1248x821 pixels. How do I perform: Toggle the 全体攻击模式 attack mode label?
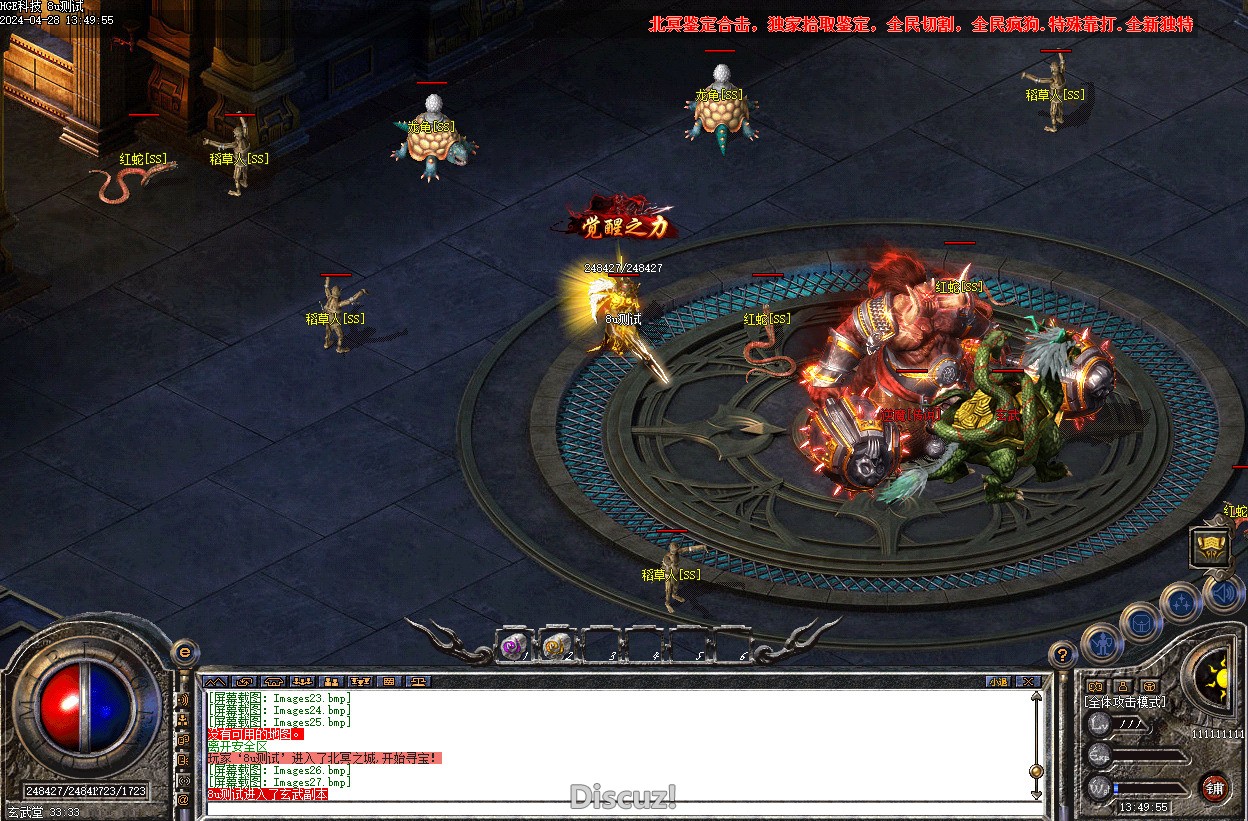tap(1126, 702)
